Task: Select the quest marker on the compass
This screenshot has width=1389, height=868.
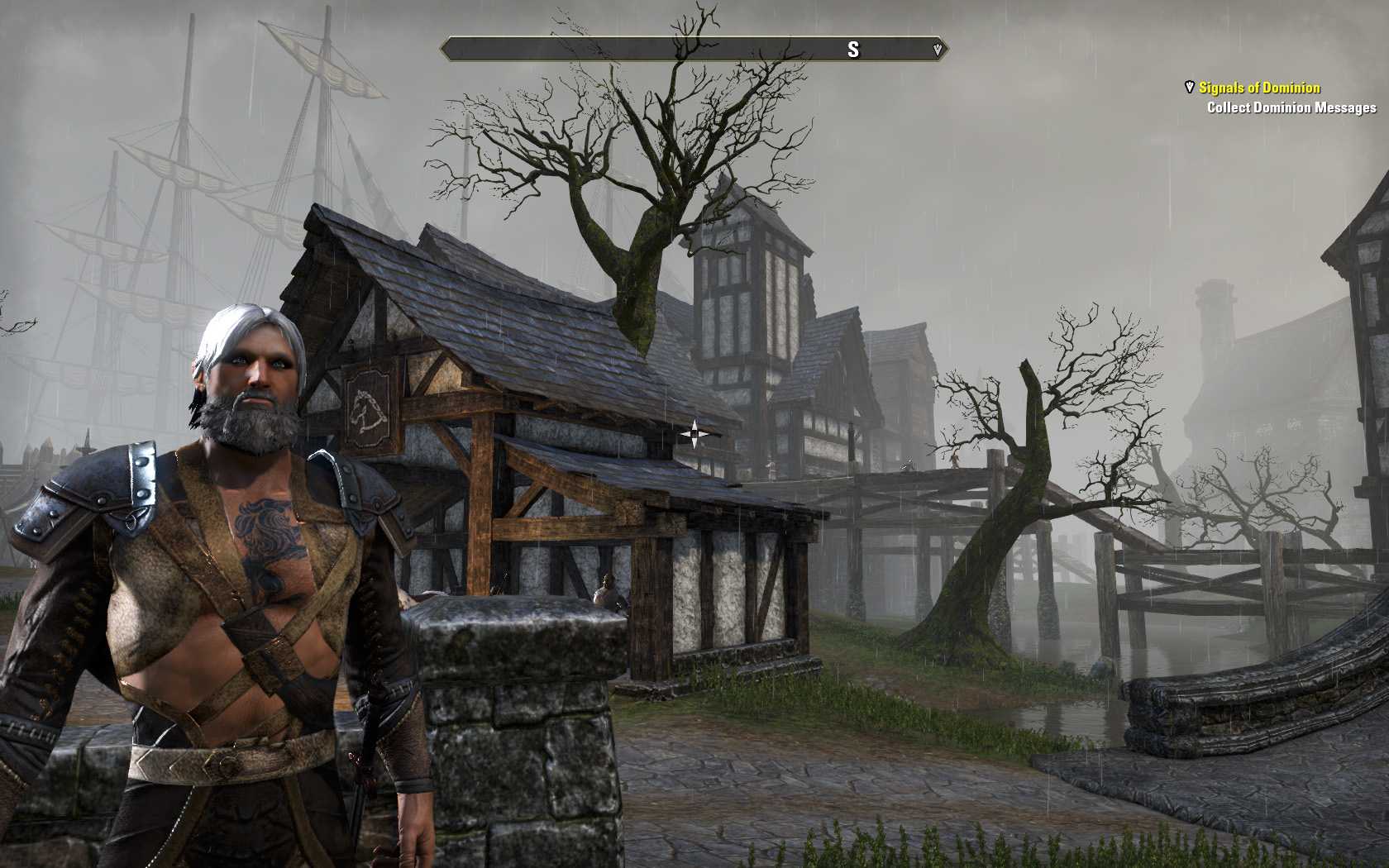Action: click(x=937, y=50)
